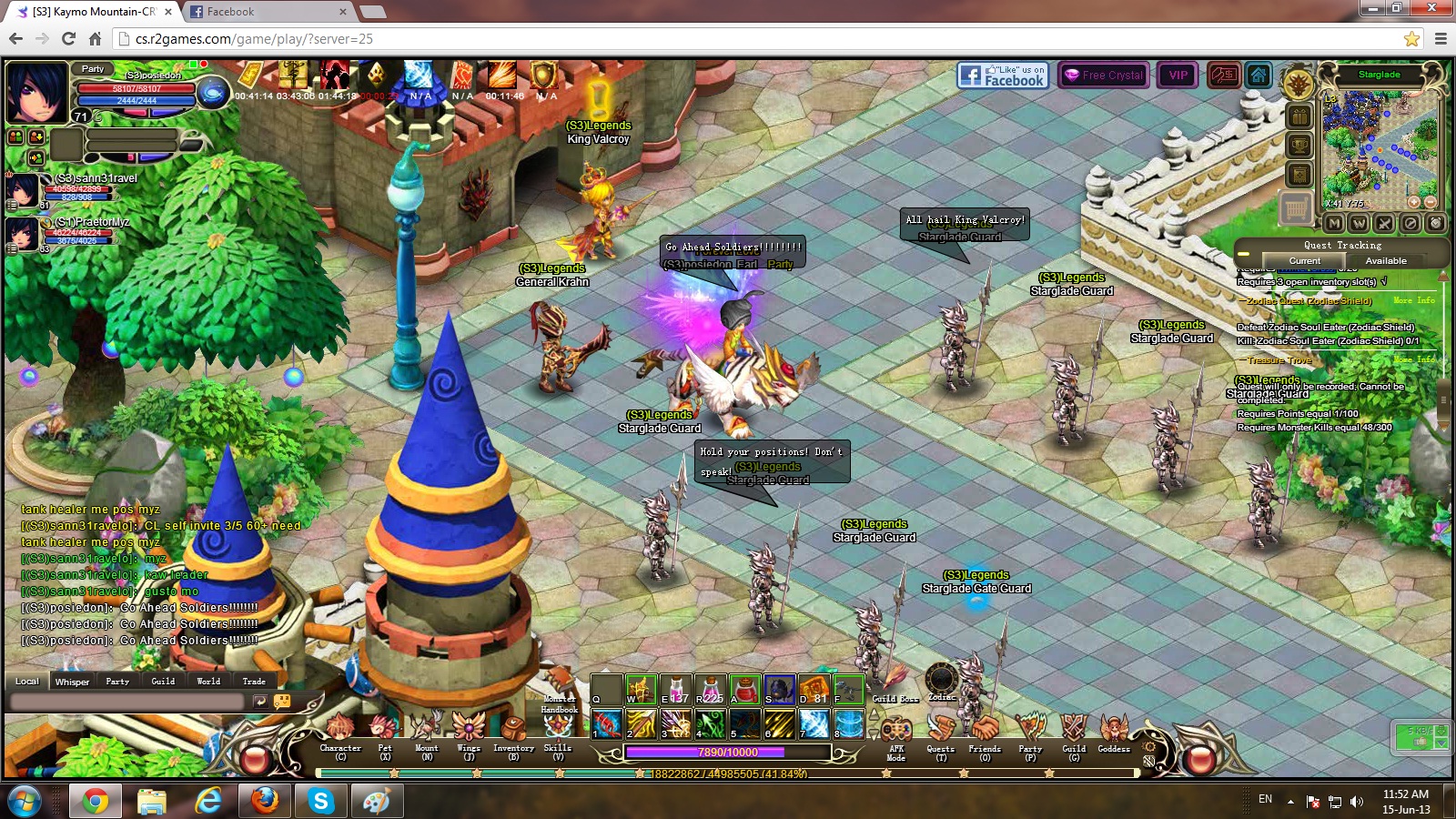Viewport: 1456px width, 819px height.
Task: Switch chat to the Whisper tab
Action: 72,682
